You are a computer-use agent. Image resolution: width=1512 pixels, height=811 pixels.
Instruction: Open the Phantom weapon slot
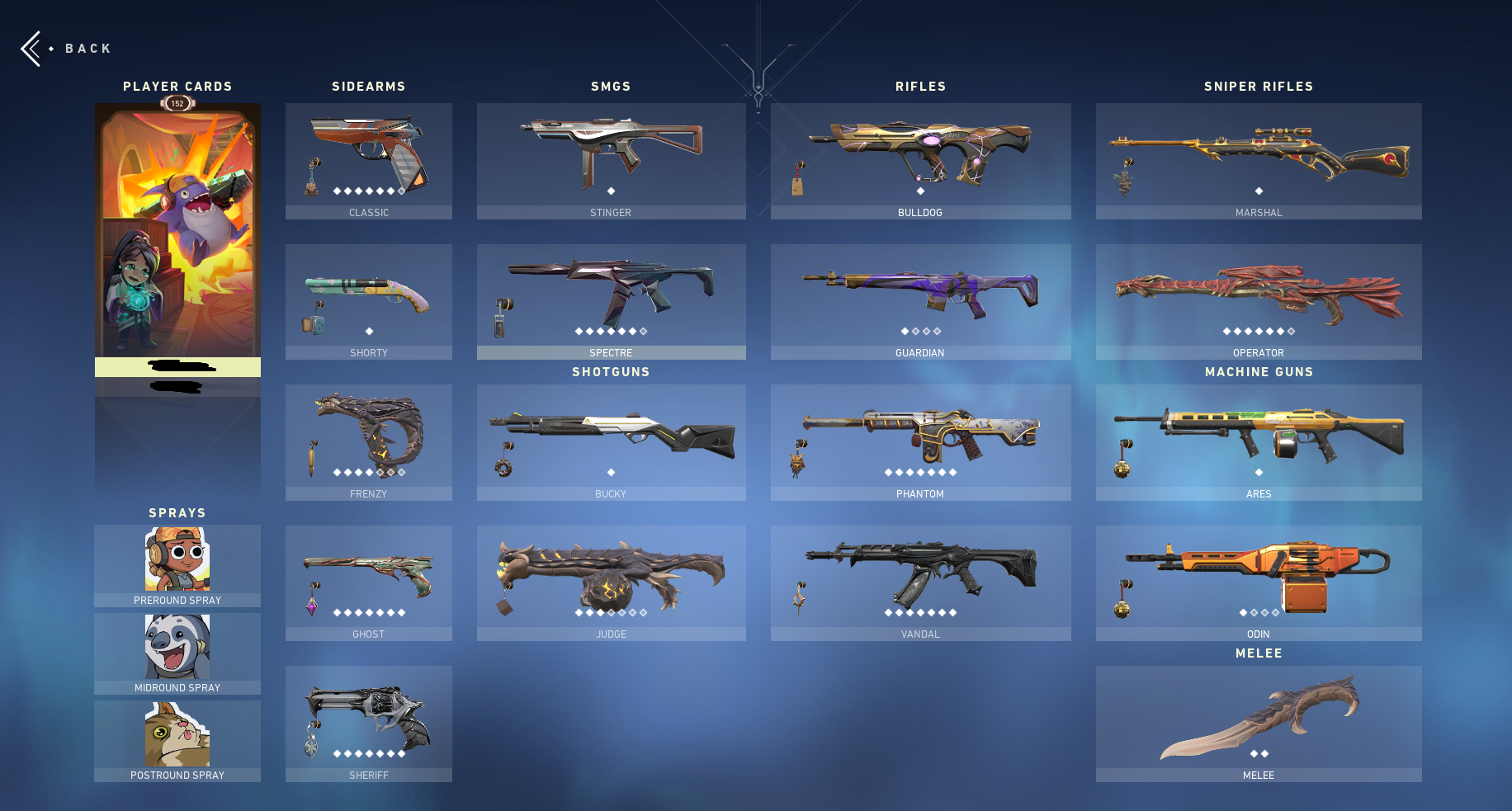920,442
